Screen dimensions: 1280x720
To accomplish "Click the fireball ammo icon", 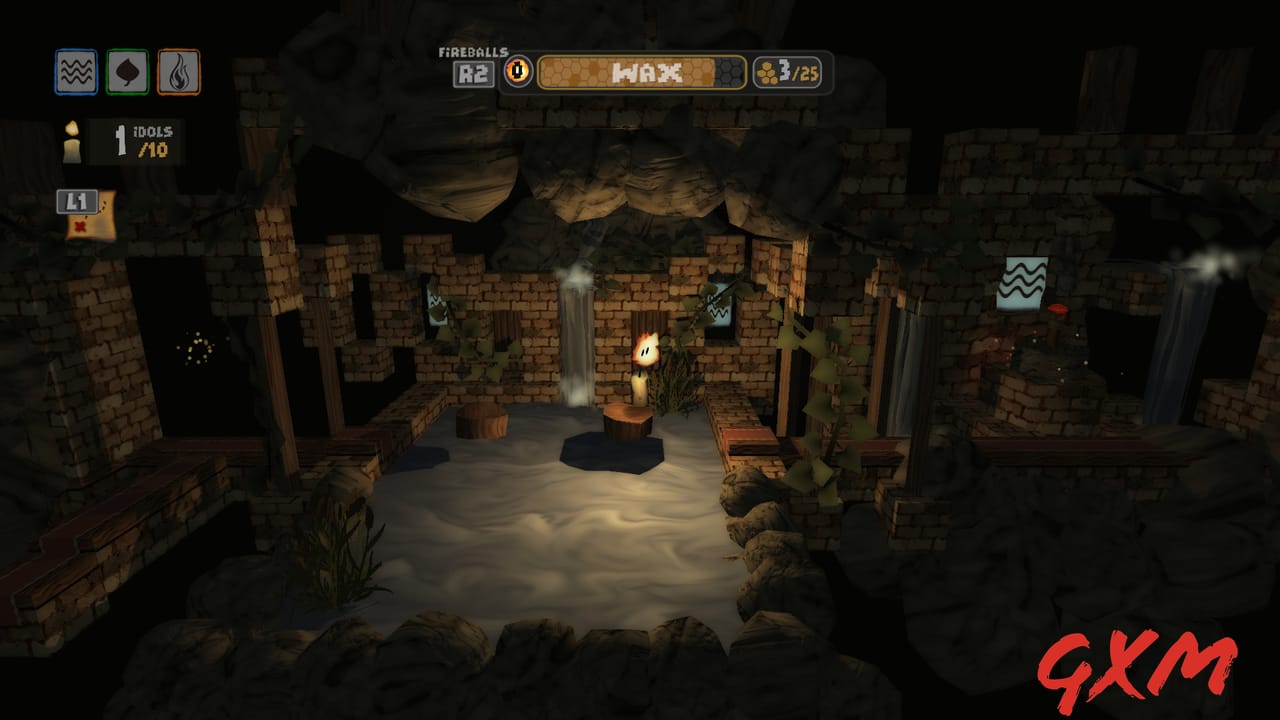I will pos(518,69).
